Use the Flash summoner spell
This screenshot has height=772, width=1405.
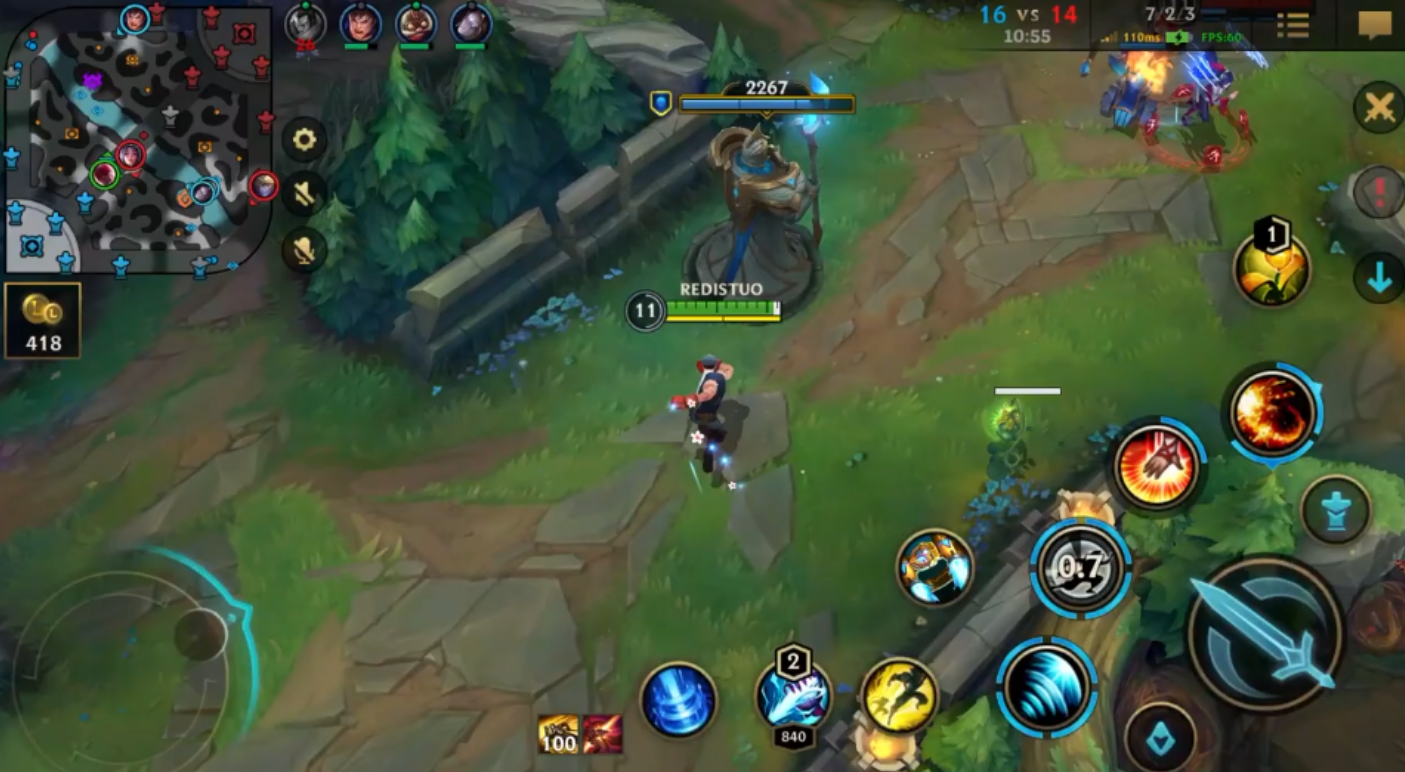click(899, 695)
